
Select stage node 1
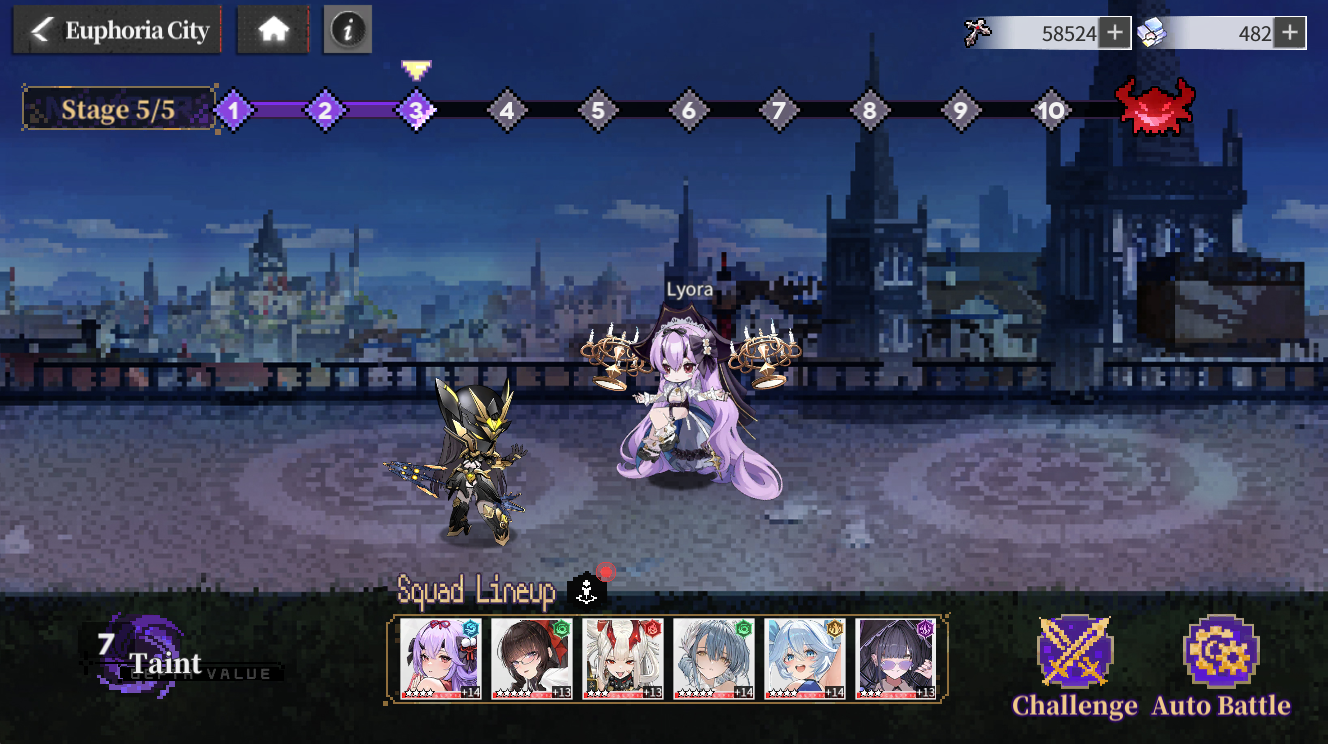tap(233, 110)
